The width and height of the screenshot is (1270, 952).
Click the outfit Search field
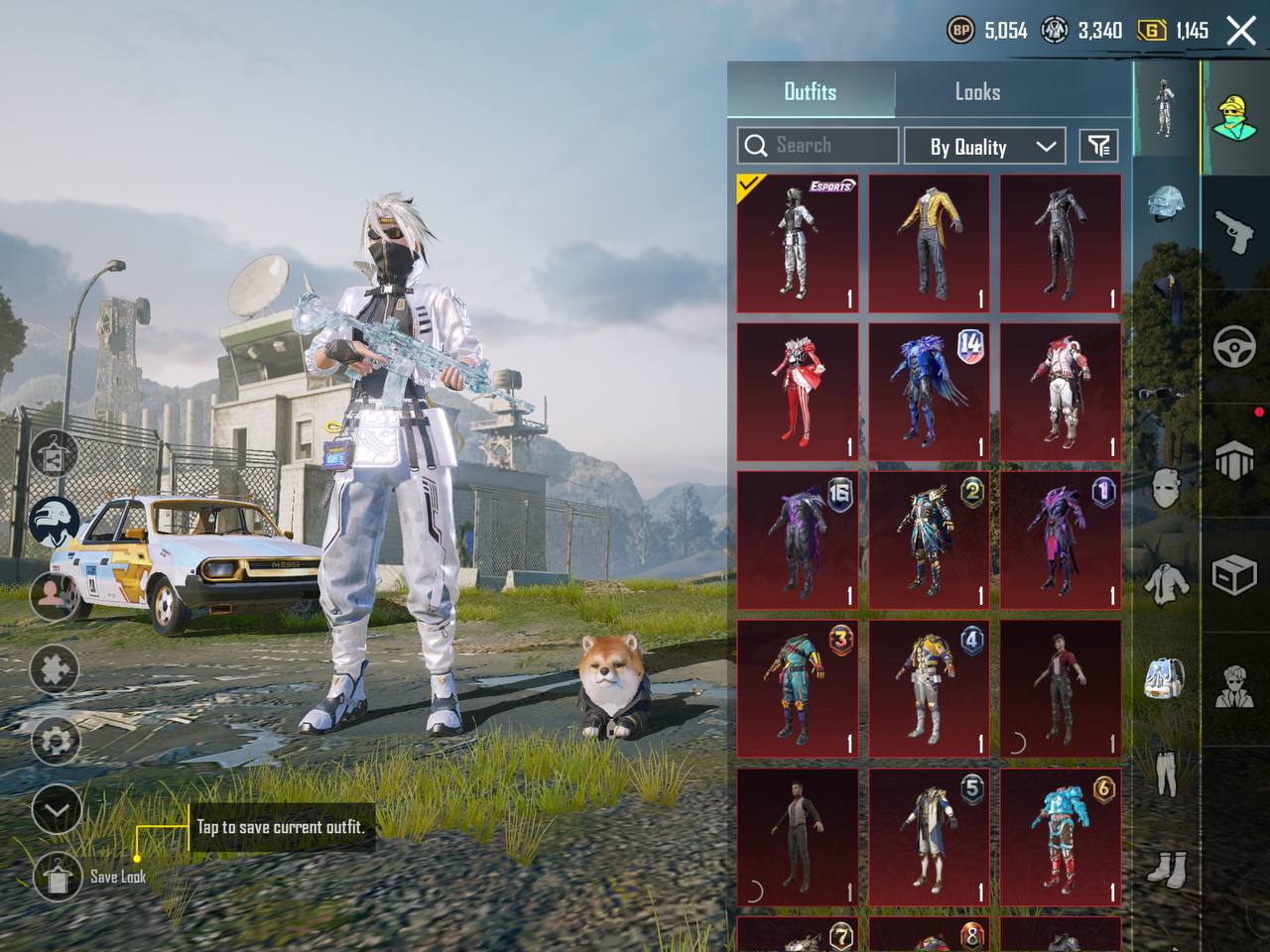click(819, 146)
